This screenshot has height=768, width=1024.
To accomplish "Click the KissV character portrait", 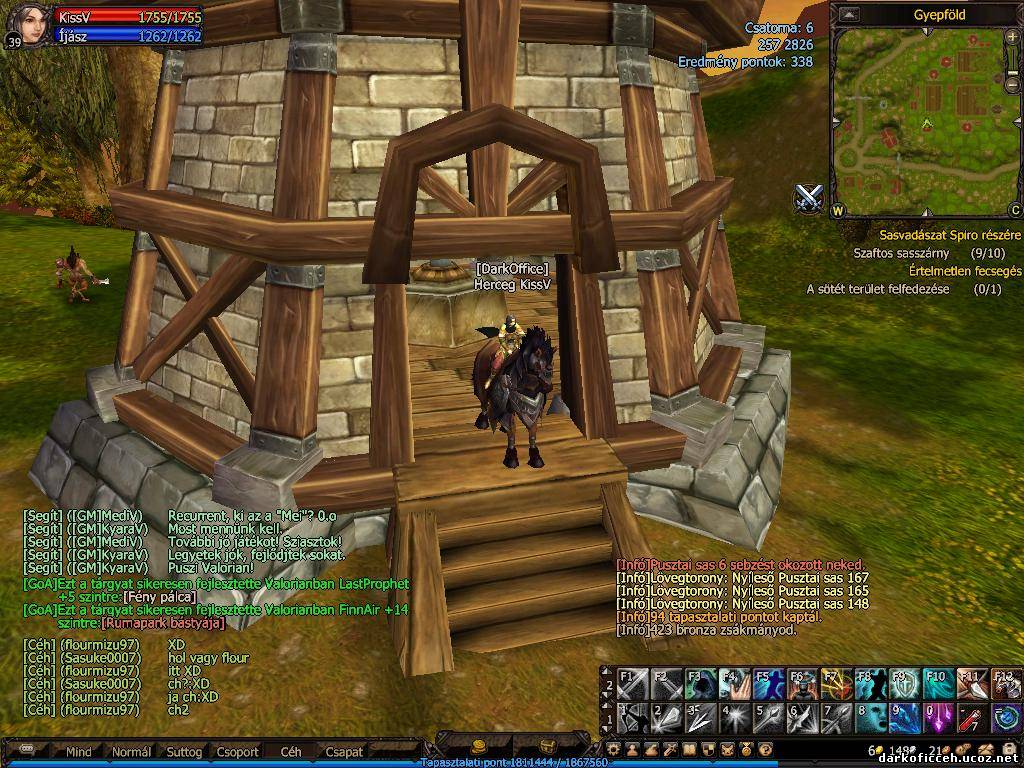I will click(28, 24).
